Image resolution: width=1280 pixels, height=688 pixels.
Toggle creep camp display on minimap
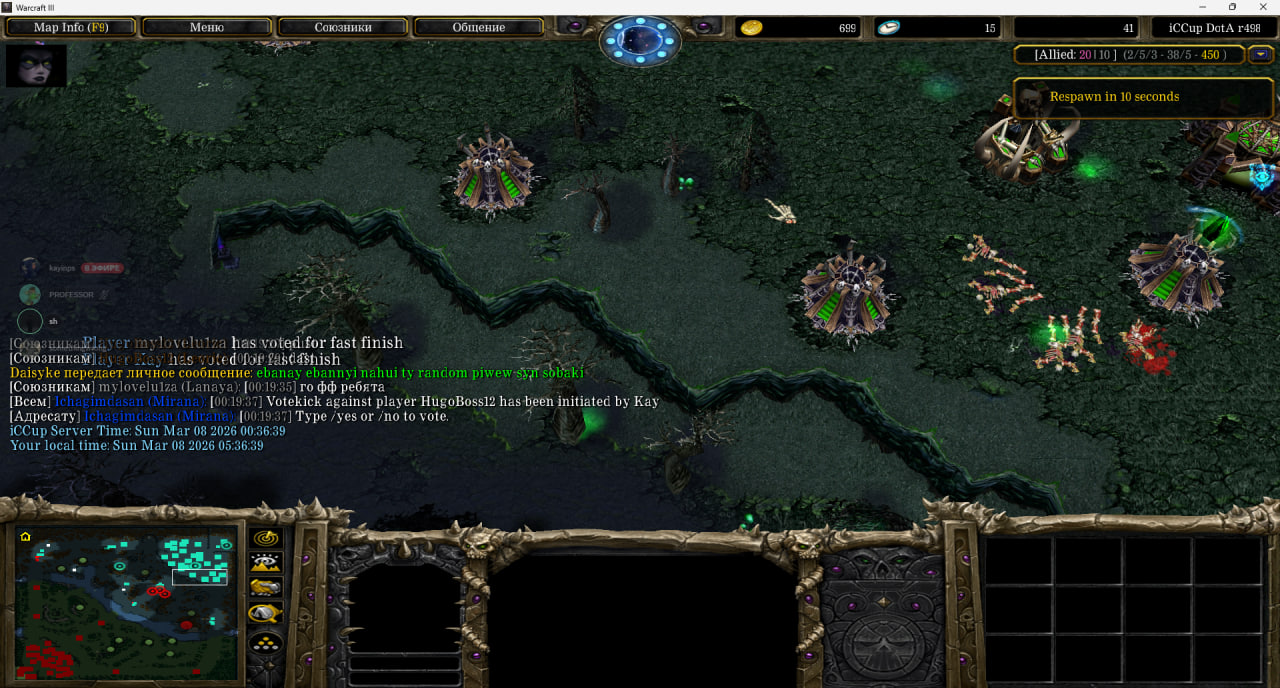[x=265, y=613]
